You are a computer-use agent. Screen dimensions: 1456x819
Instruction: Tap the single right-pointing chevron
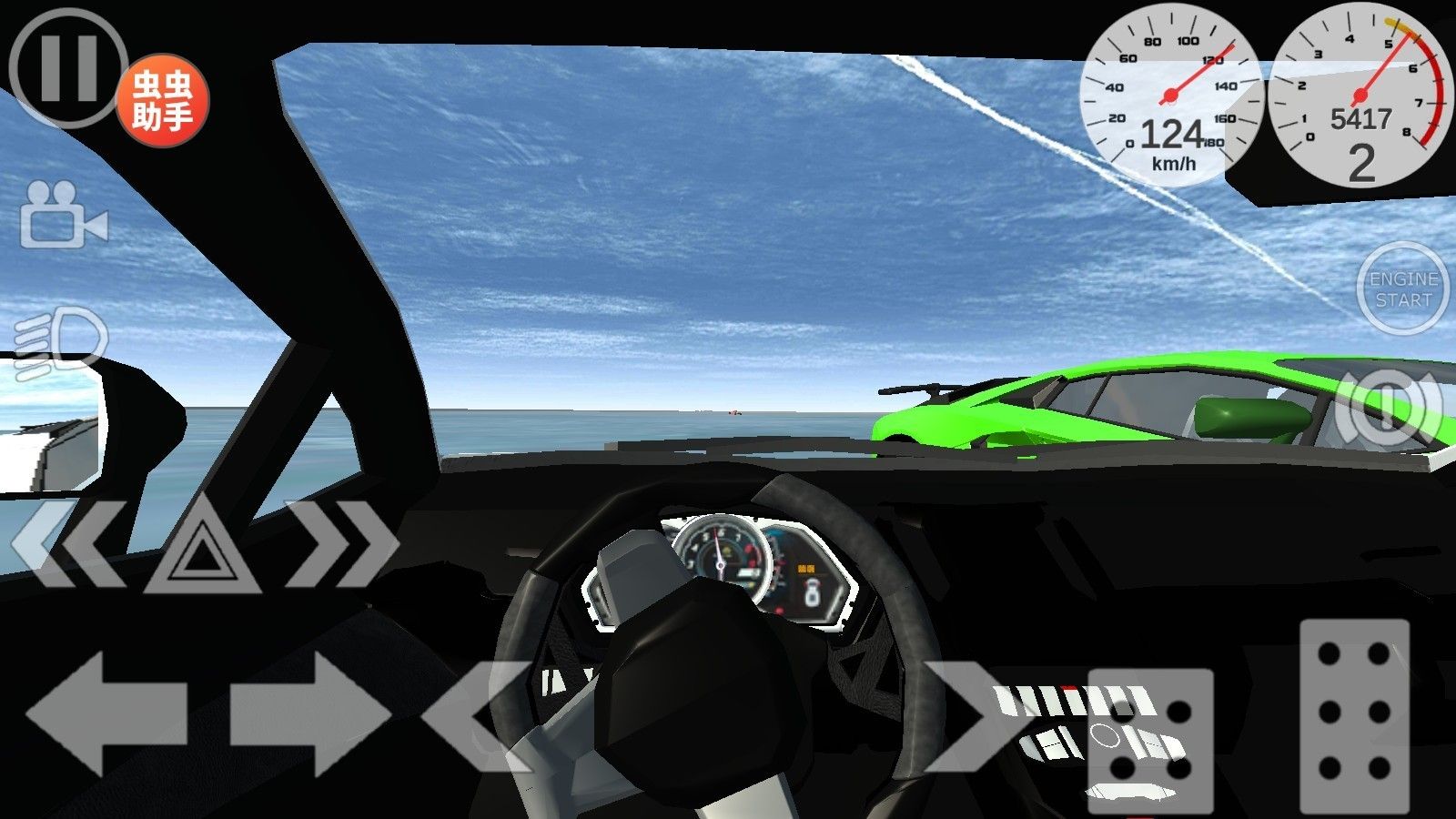[969, 715]
